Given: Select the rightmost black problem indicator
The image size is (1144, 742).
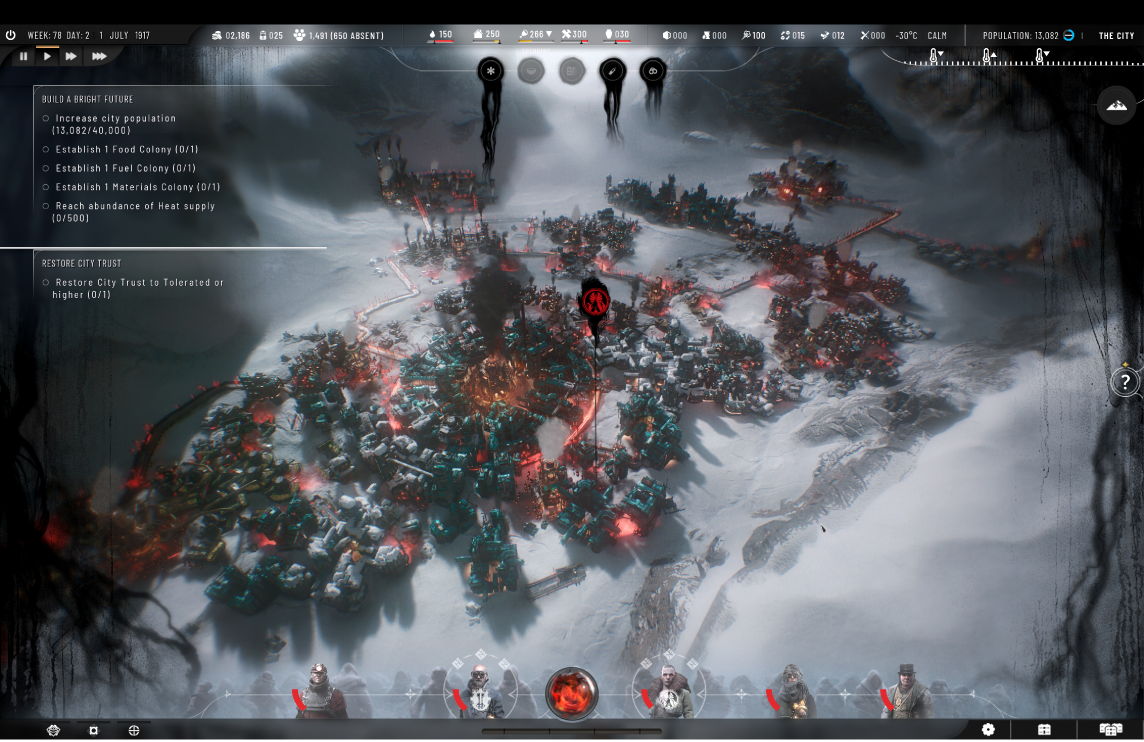Looking at the screenshot, I should (x=653, y=71).
